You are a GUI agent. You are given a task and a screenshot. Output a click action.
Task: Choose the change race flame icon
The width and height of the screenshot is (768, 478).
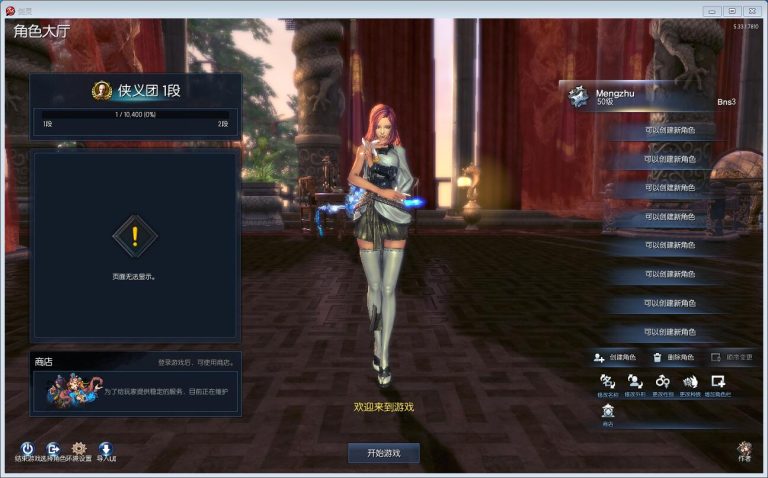(x=690, y=382)
